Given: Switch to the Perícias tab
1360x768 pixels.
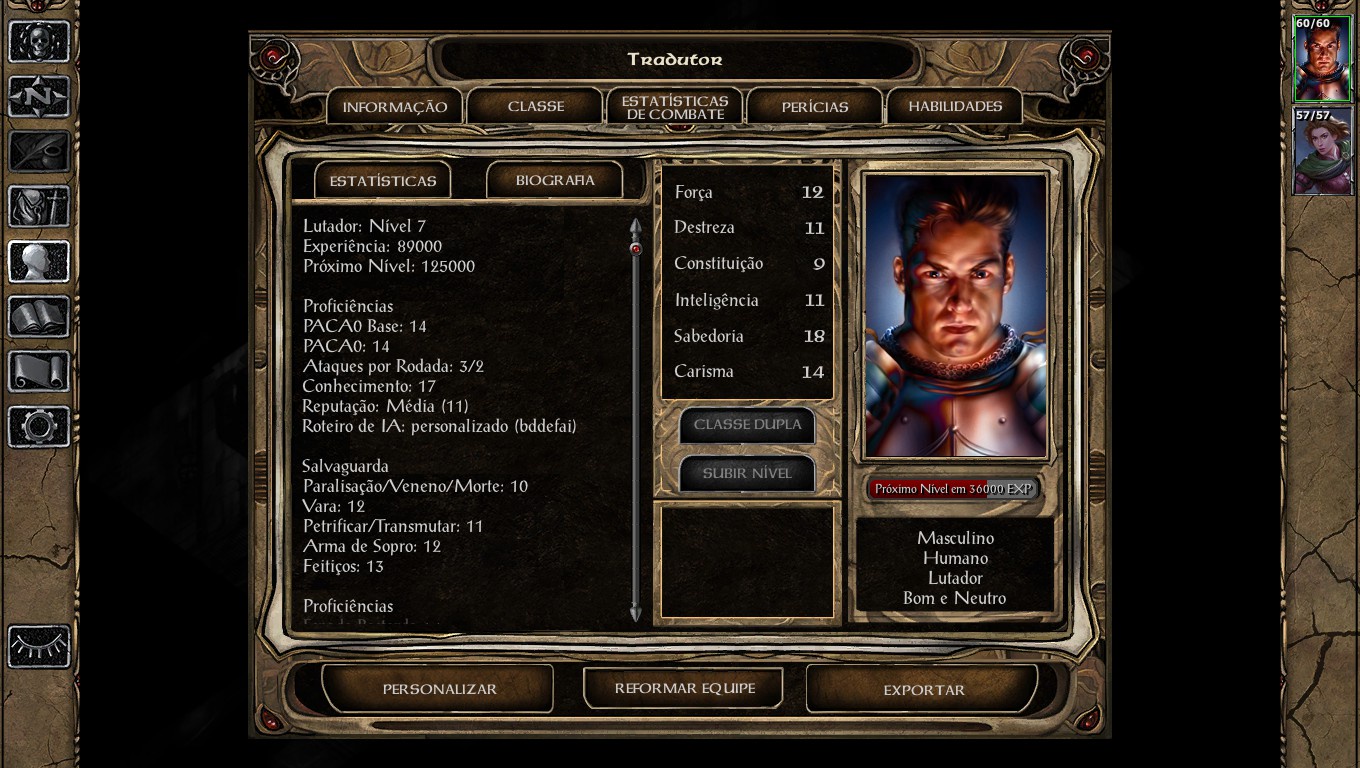Looking at the screenshot, I should (814, 107).
